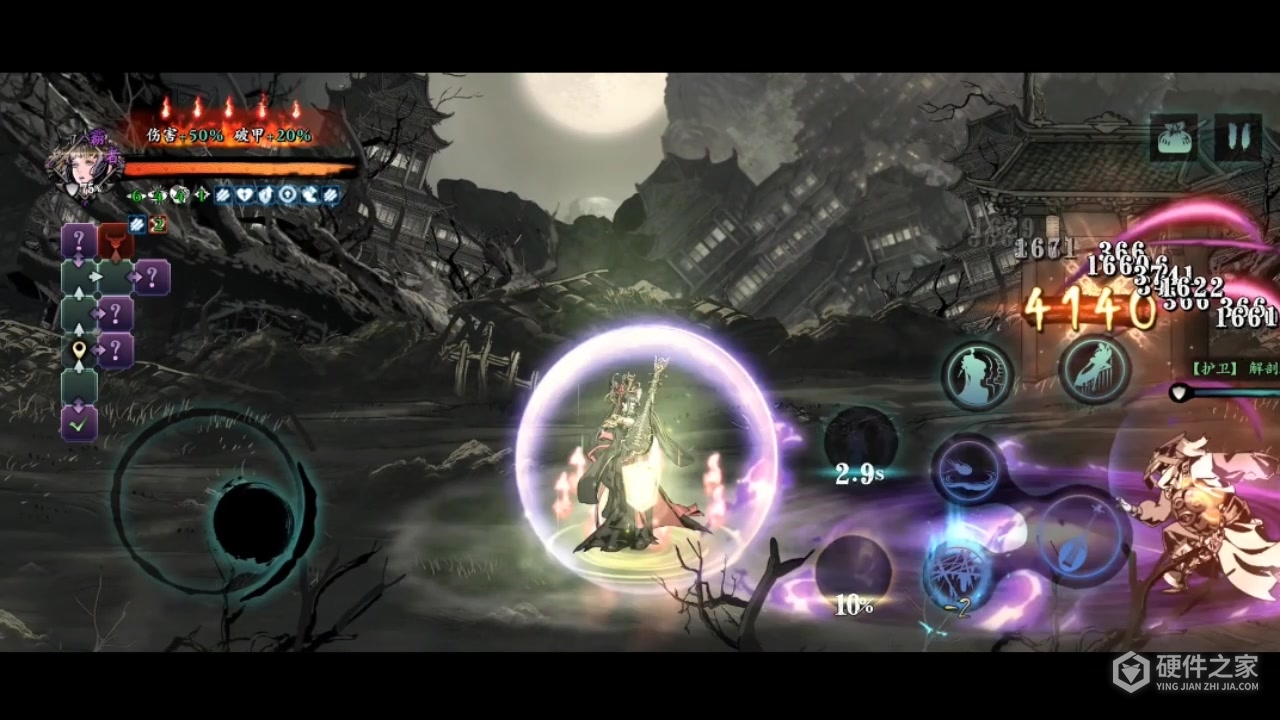Screen dimensions: 1280x720
Task: Select the checkmark room on minimap
Action: pos(79,423)
